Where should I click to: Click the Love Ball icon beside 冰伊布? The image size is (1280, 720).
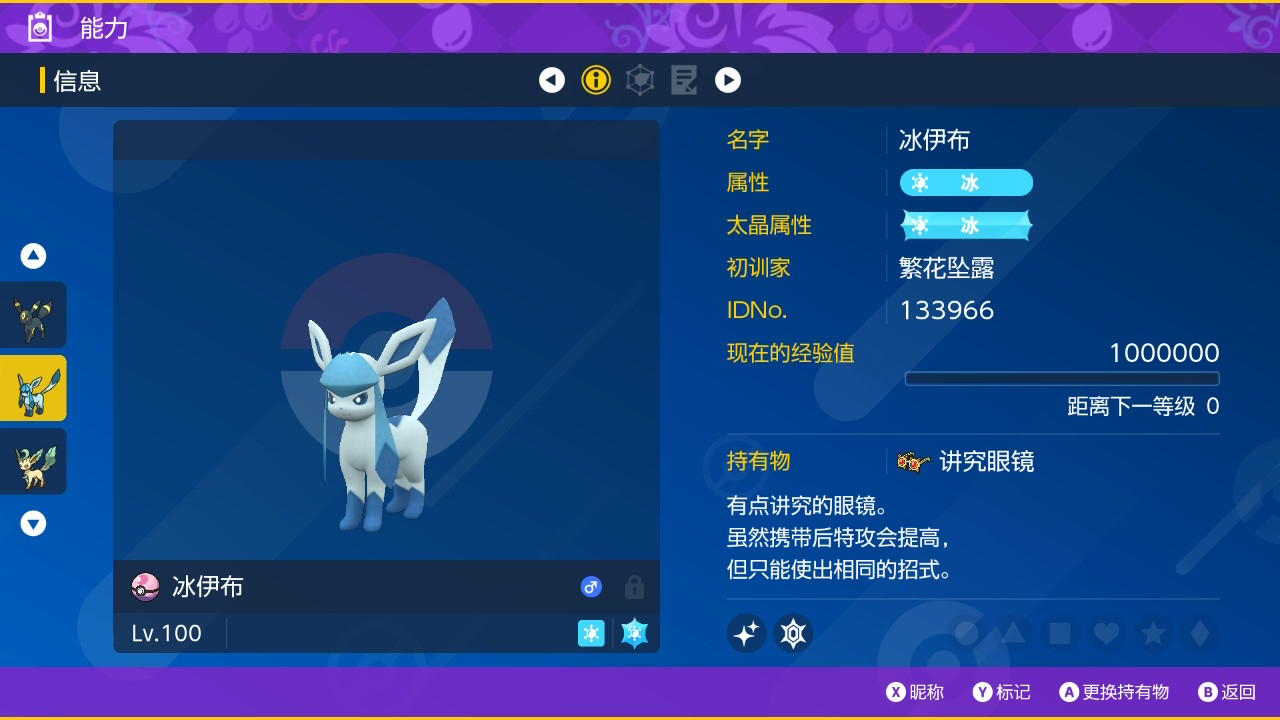pyautogui.click(x=145, y=587)
